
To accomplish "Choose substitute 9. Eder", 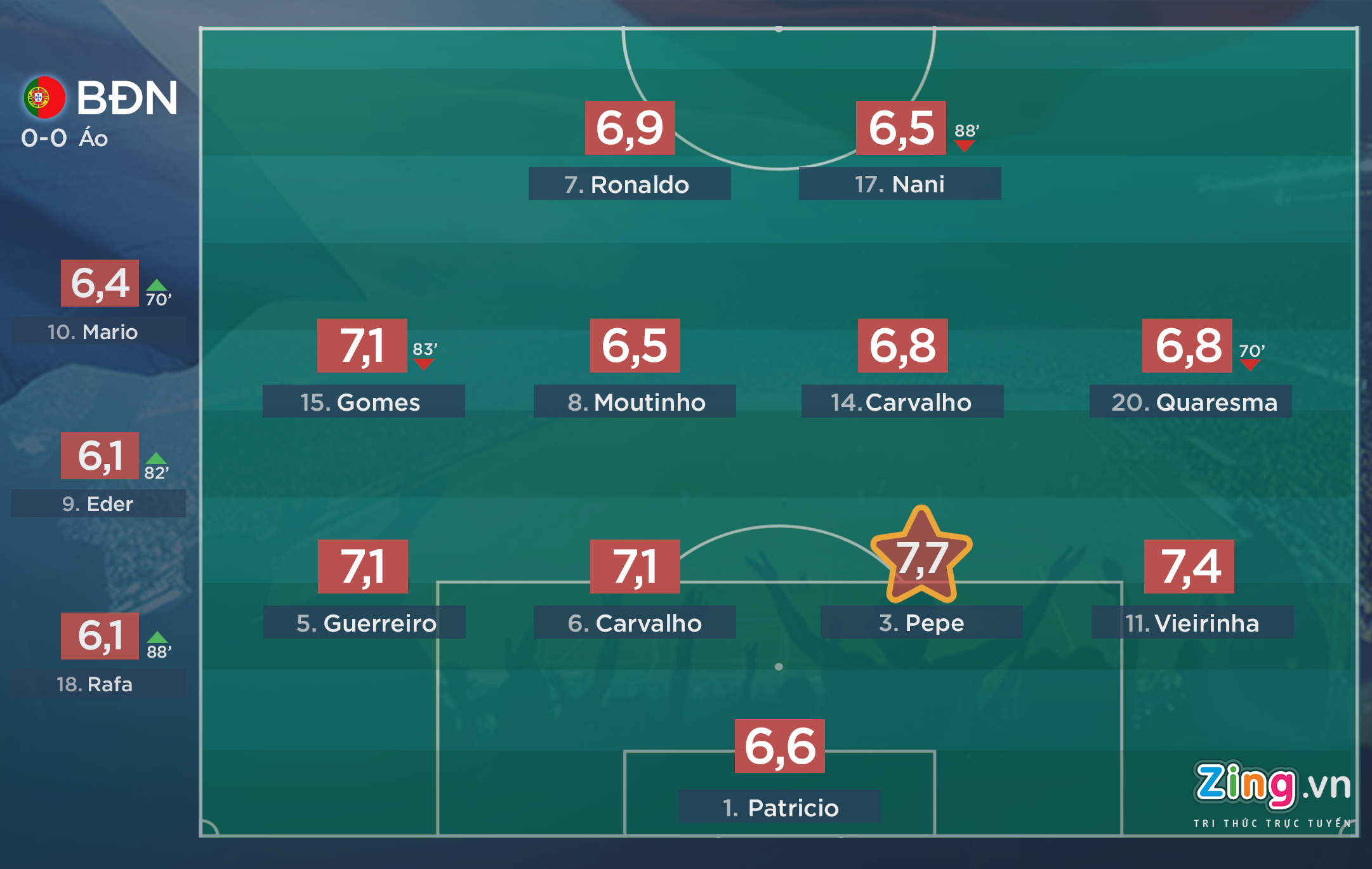I will coord(98,504).
